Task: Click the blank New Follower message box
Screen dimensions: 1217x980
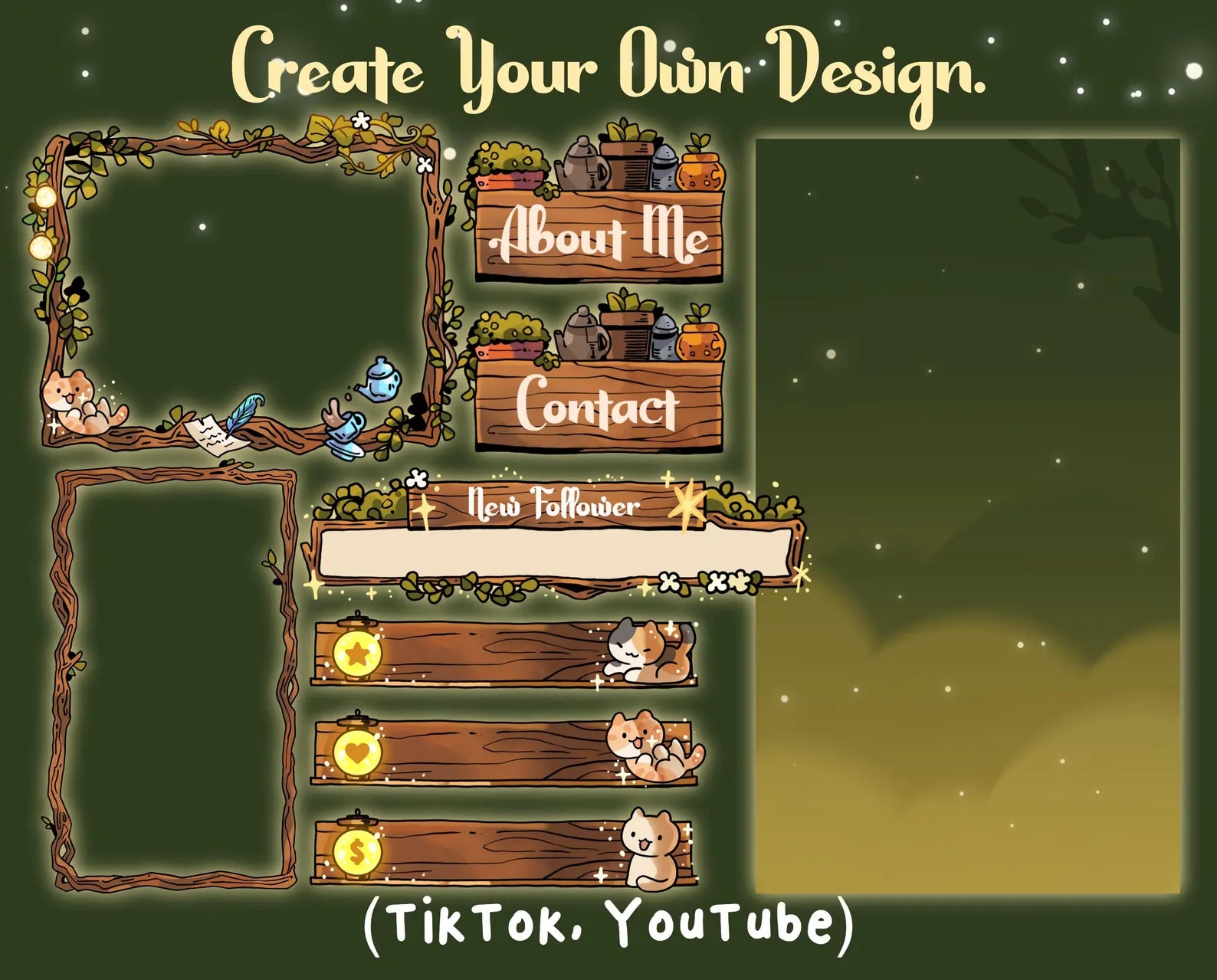Action: coord(555,553)
